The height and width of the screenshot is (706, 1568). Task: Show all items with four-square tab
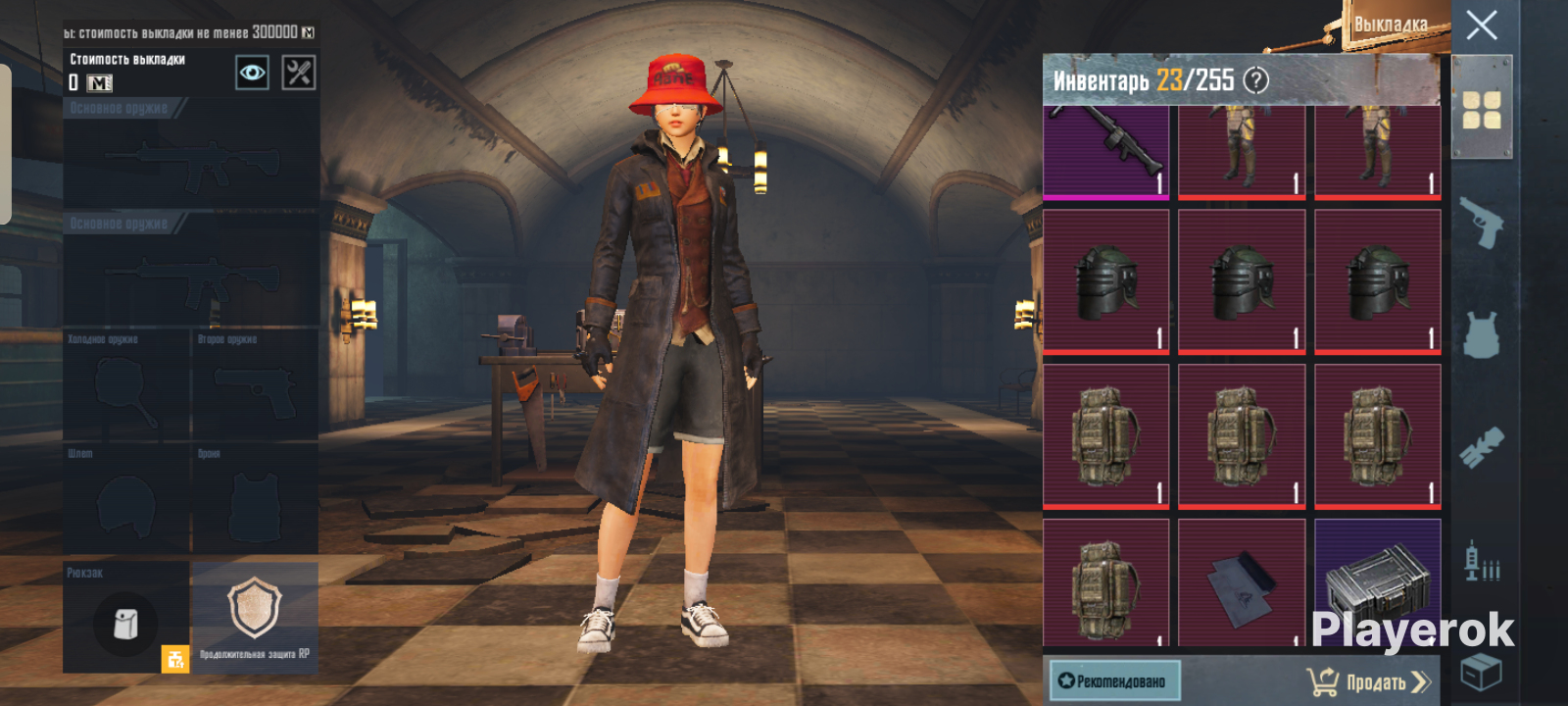[x=1481, y=110]
